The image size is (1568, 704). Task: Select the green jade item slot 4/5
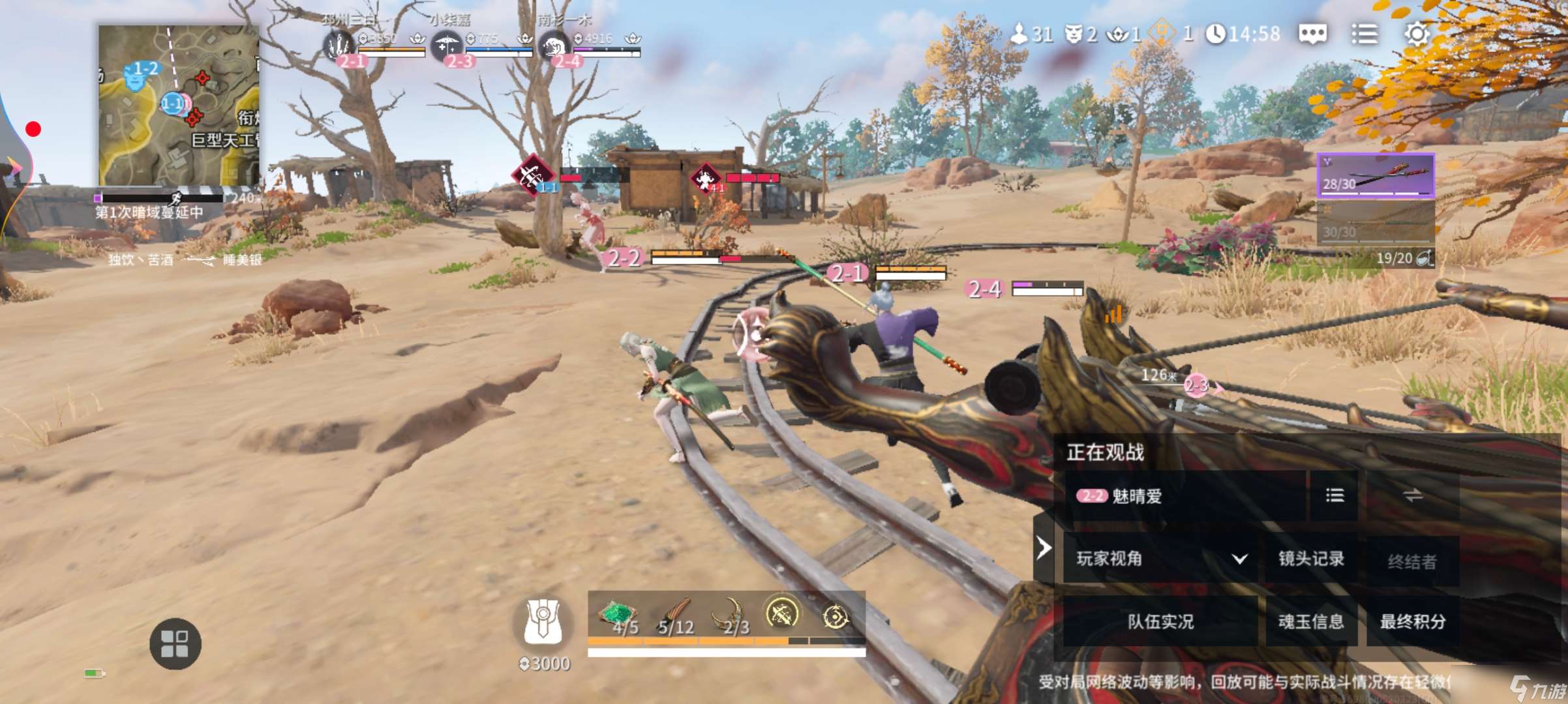617,617
